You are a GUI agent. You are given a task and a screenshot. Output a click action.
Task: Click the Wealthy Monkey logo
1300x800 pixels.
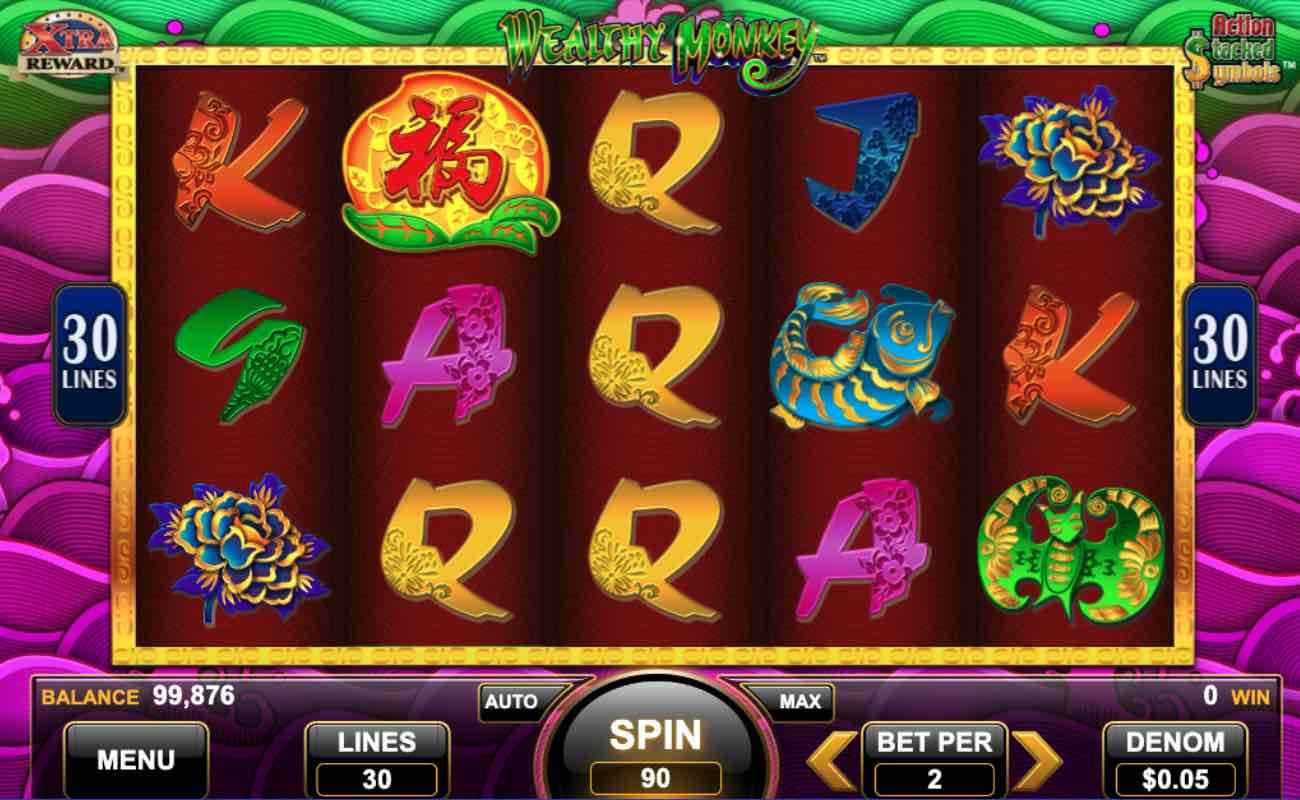coord(660,32)
